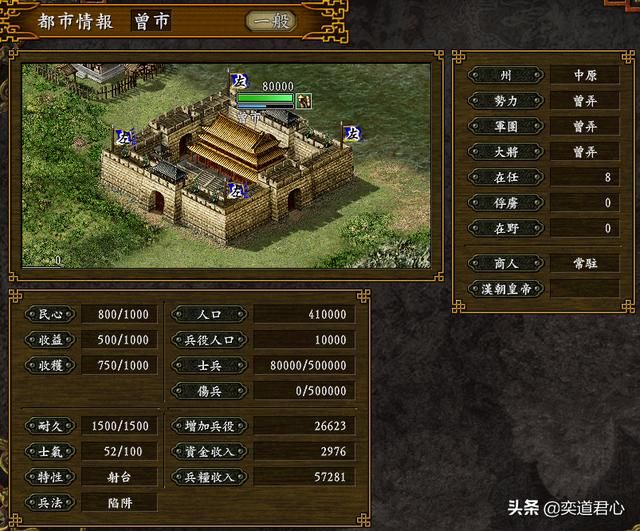Select the 大將 commander entry
This screenshot has width=640, height=531.
tap(505, 152)
